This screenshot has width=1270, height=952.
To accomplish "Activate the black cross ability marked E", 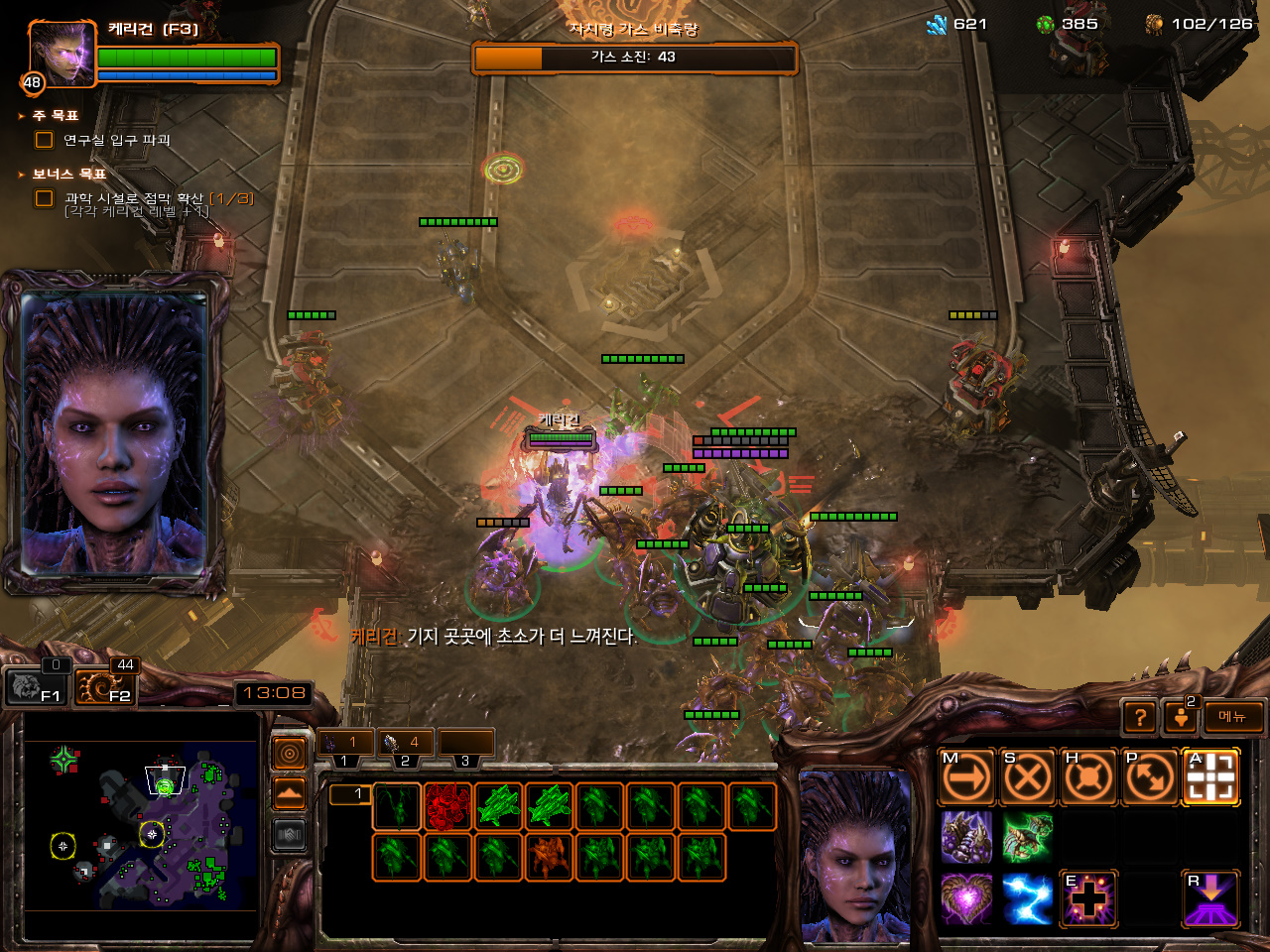I will tap(1088, 898).
